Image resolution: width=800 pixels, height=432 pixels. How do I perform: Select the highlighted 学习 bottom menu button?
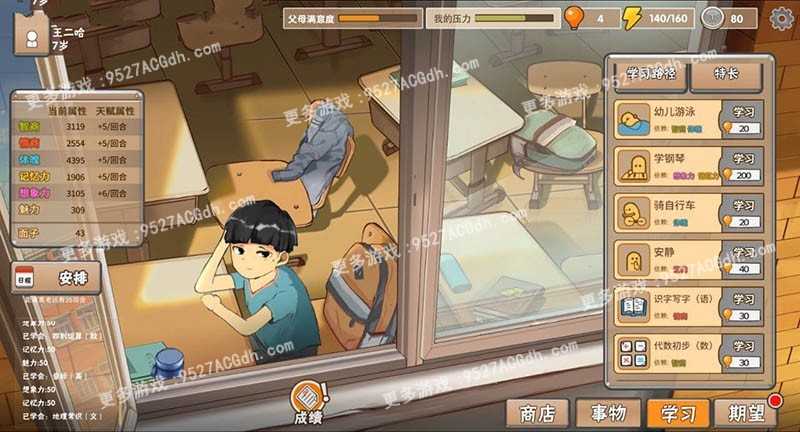coord(677,412)
